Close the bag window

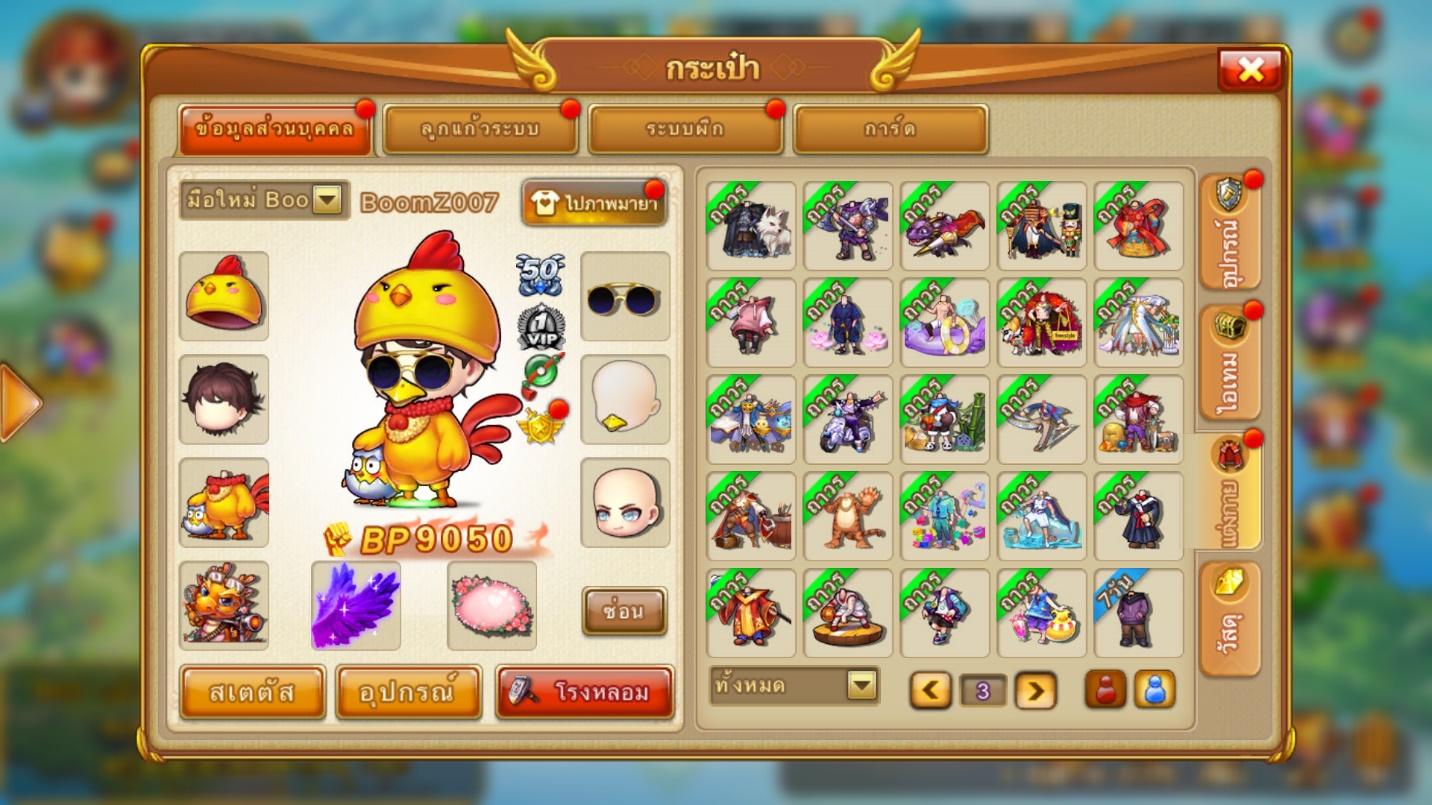point(1250,69)
